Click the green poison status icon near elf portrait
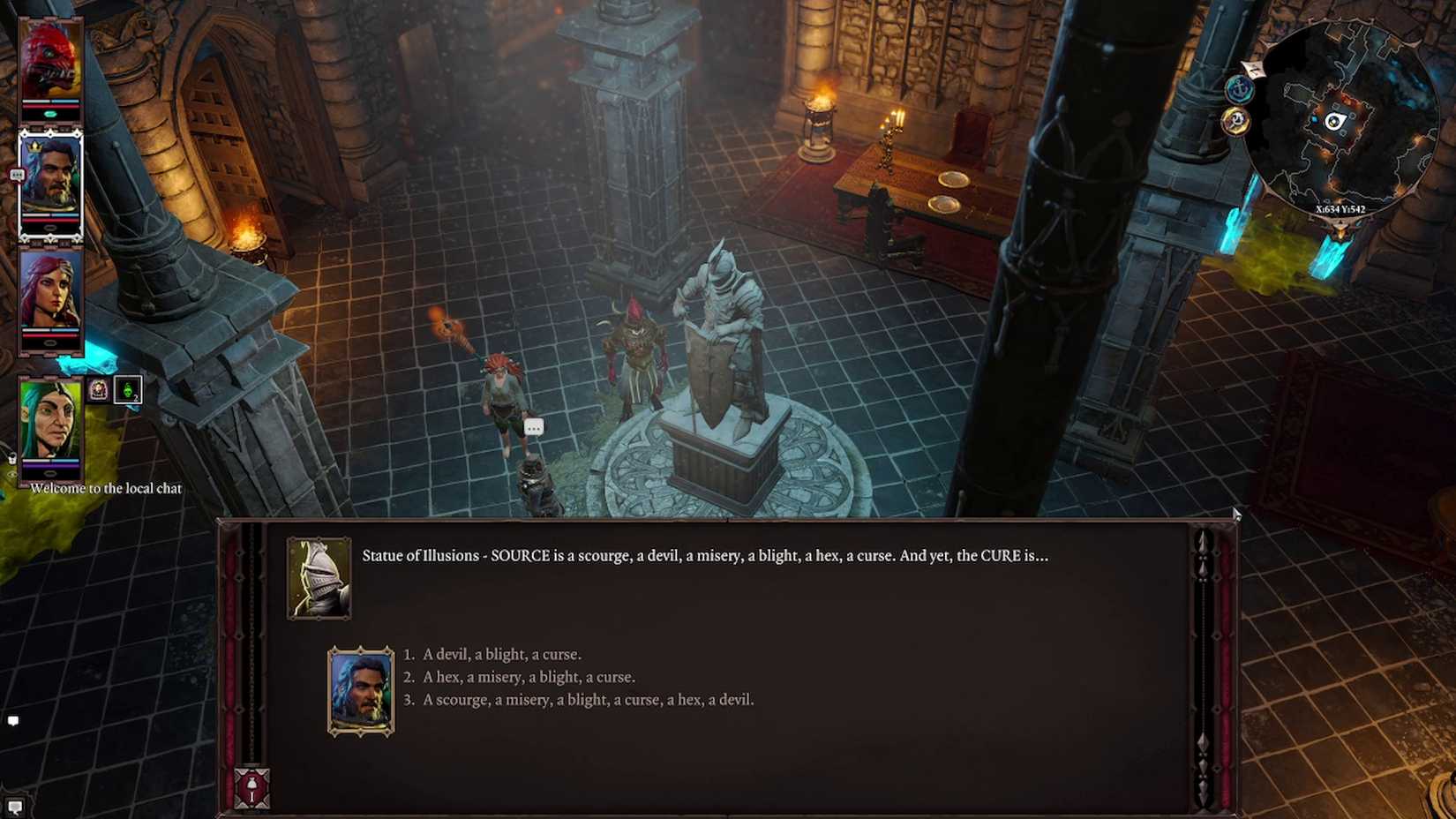1456x819 pixels. 129,388
